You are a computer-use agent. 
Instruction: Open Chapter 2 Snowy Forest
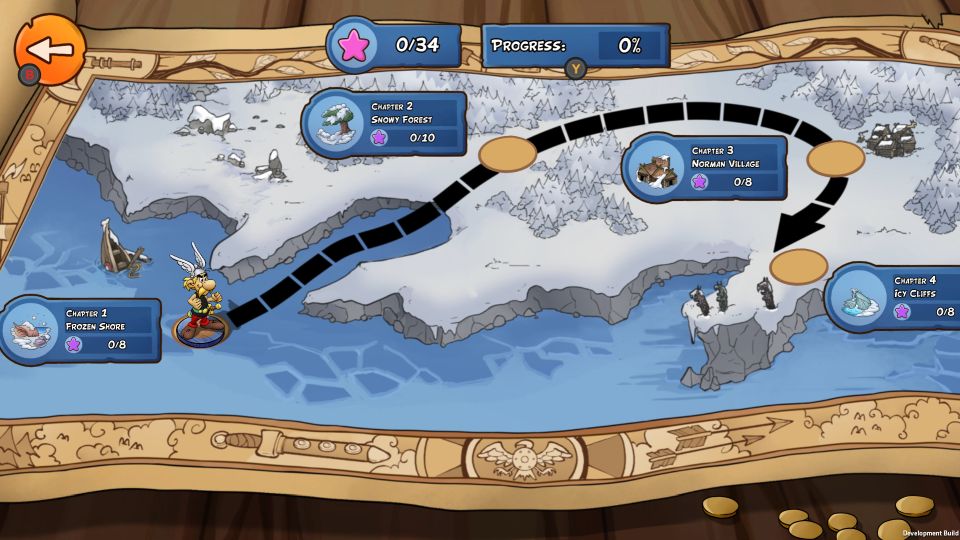click(385, 123)
